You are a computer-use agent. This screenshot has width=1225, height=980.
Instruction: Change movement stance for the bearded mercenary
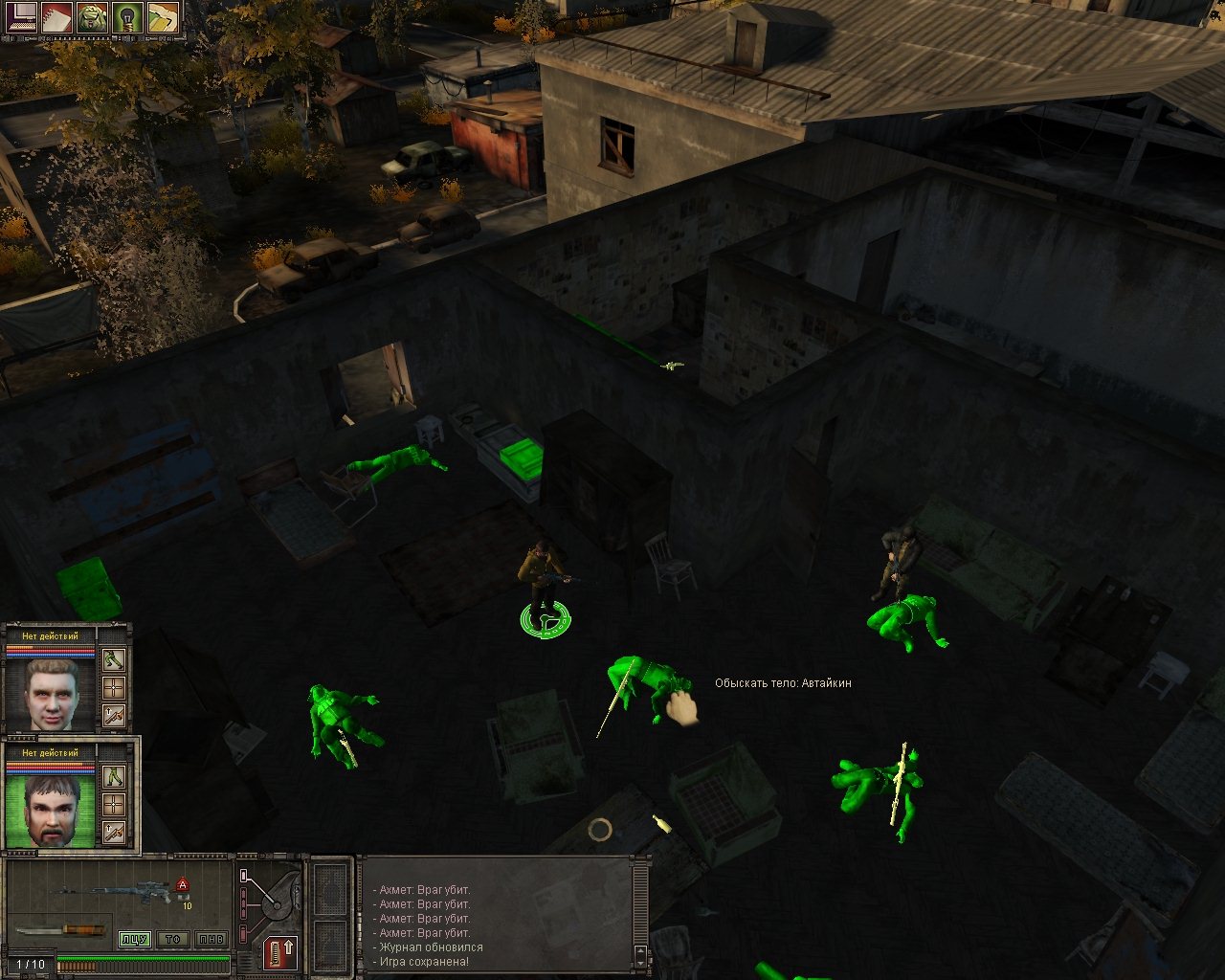click(x=114, y=777)
